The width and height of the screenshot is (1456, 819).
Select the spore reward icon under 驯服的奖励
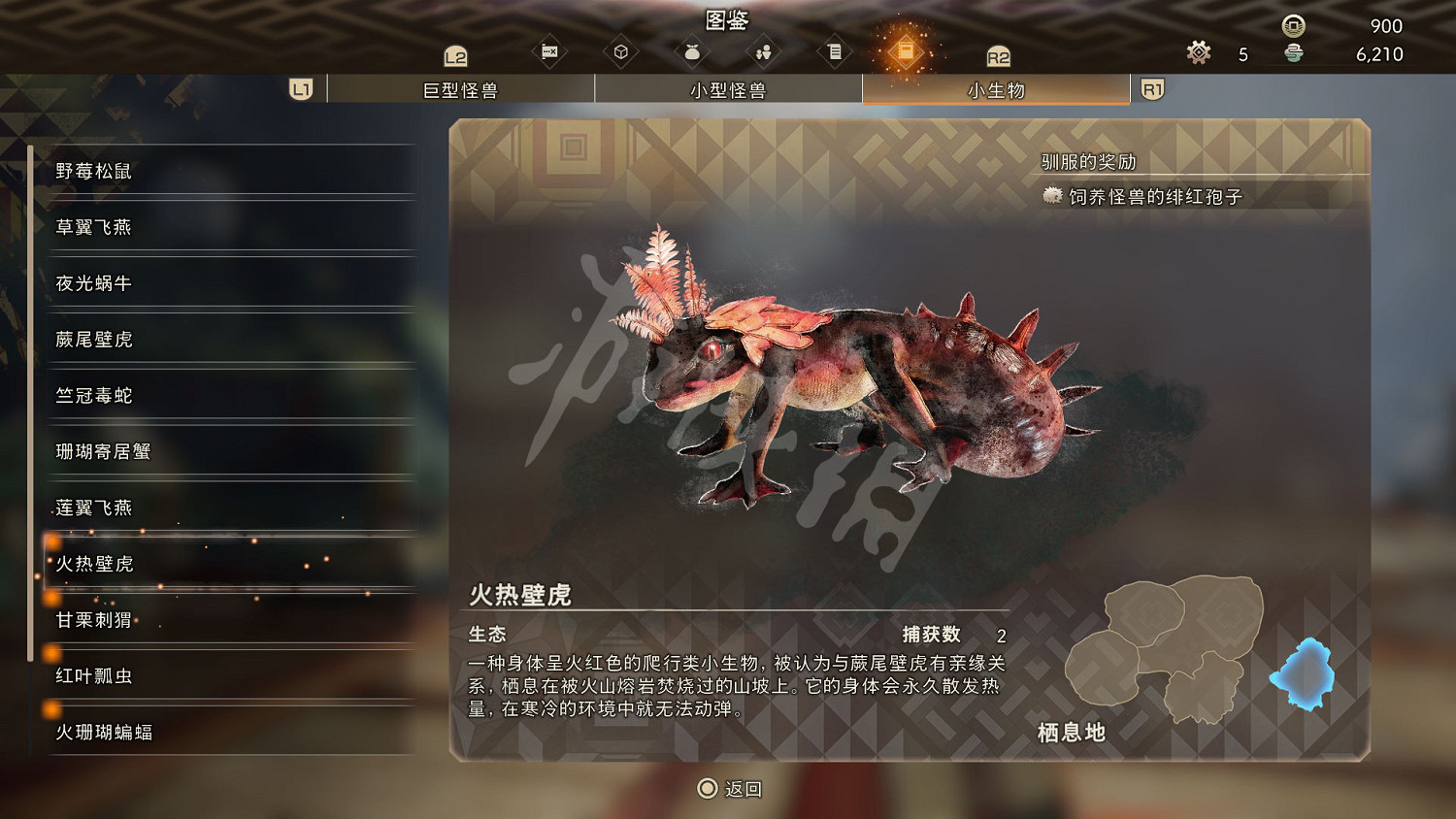tap(1051, 196)
